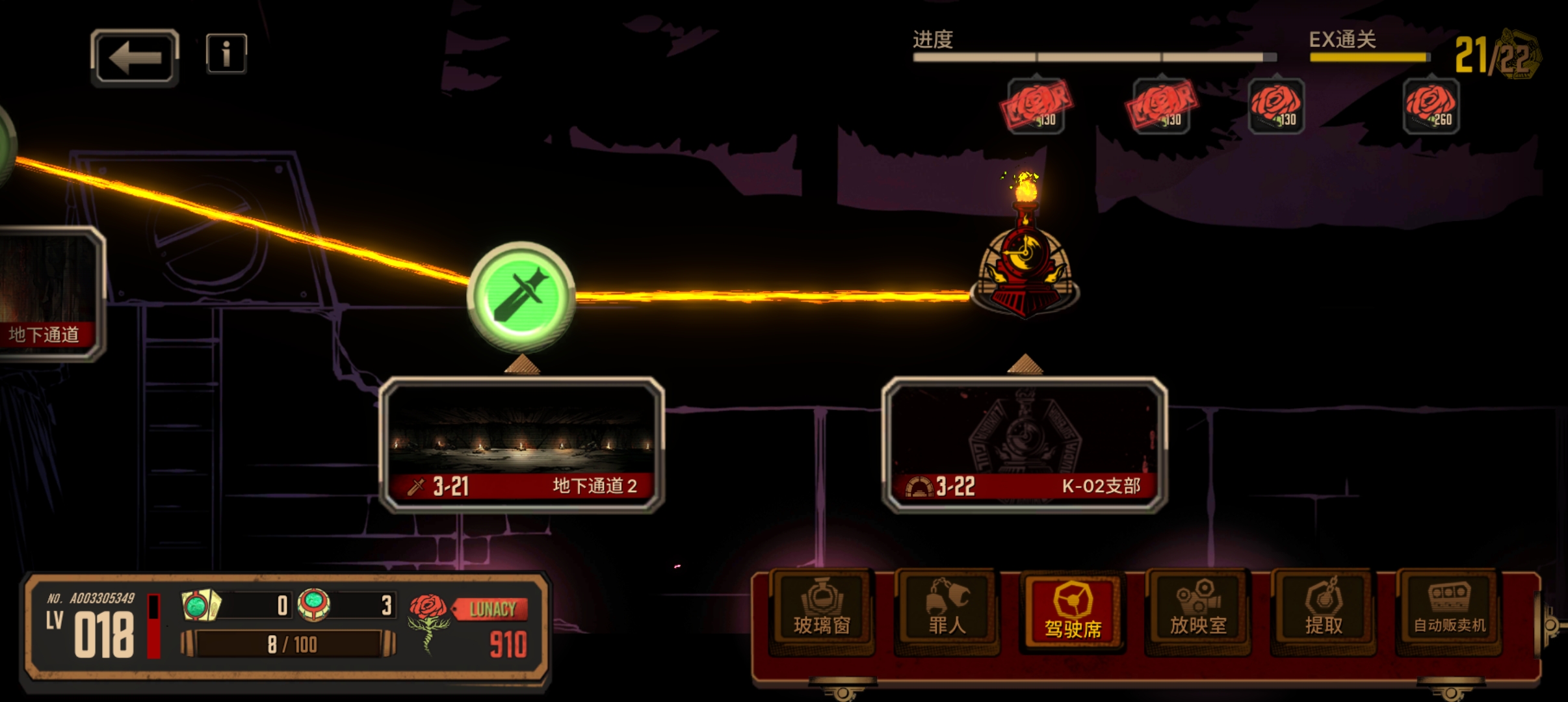Open the 玻璃窗 menu
The width and height of the screenshot is (1568, 702).
822,611
